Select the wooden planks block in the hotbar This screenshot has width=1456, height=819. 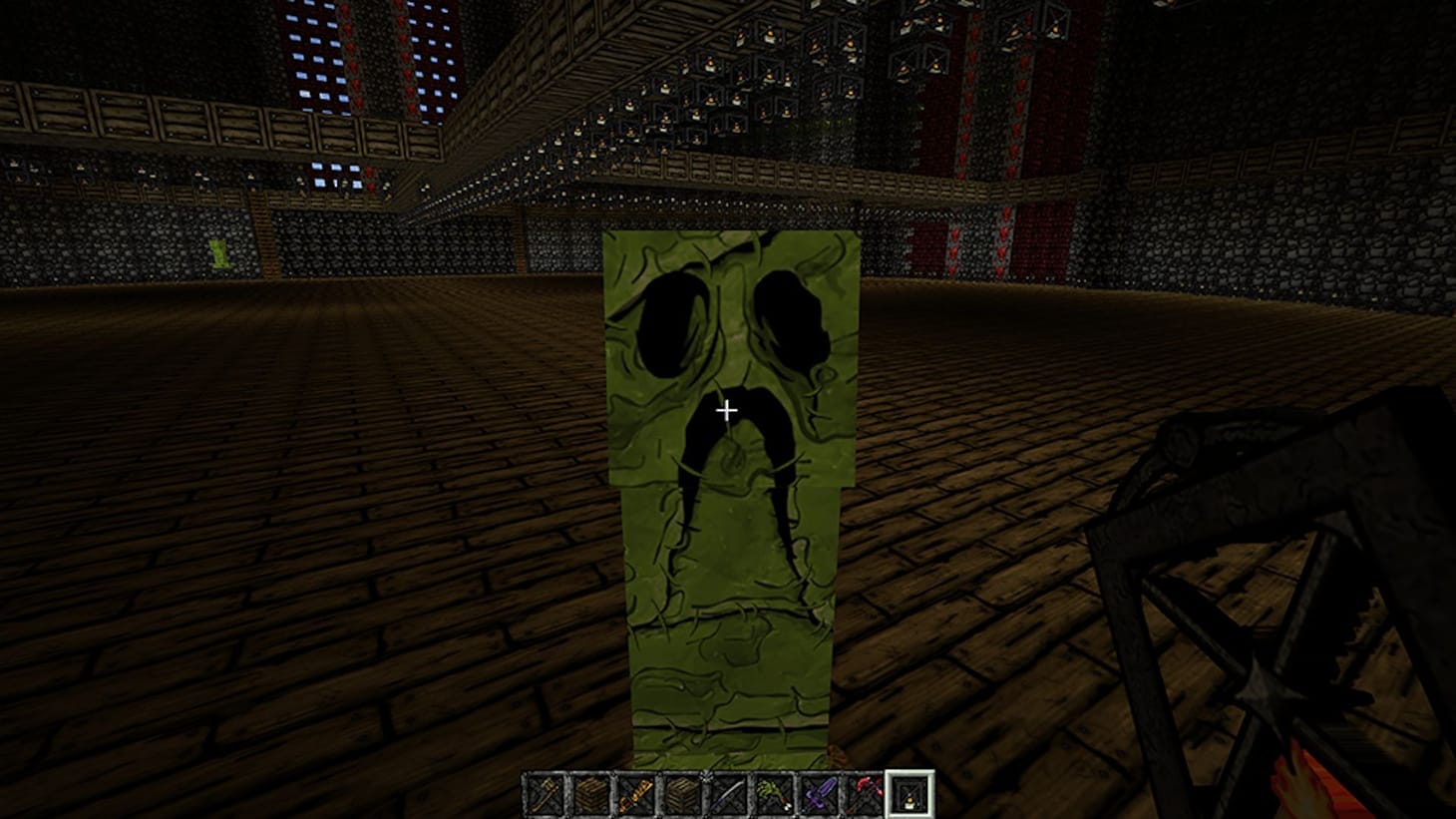point(591,791)
